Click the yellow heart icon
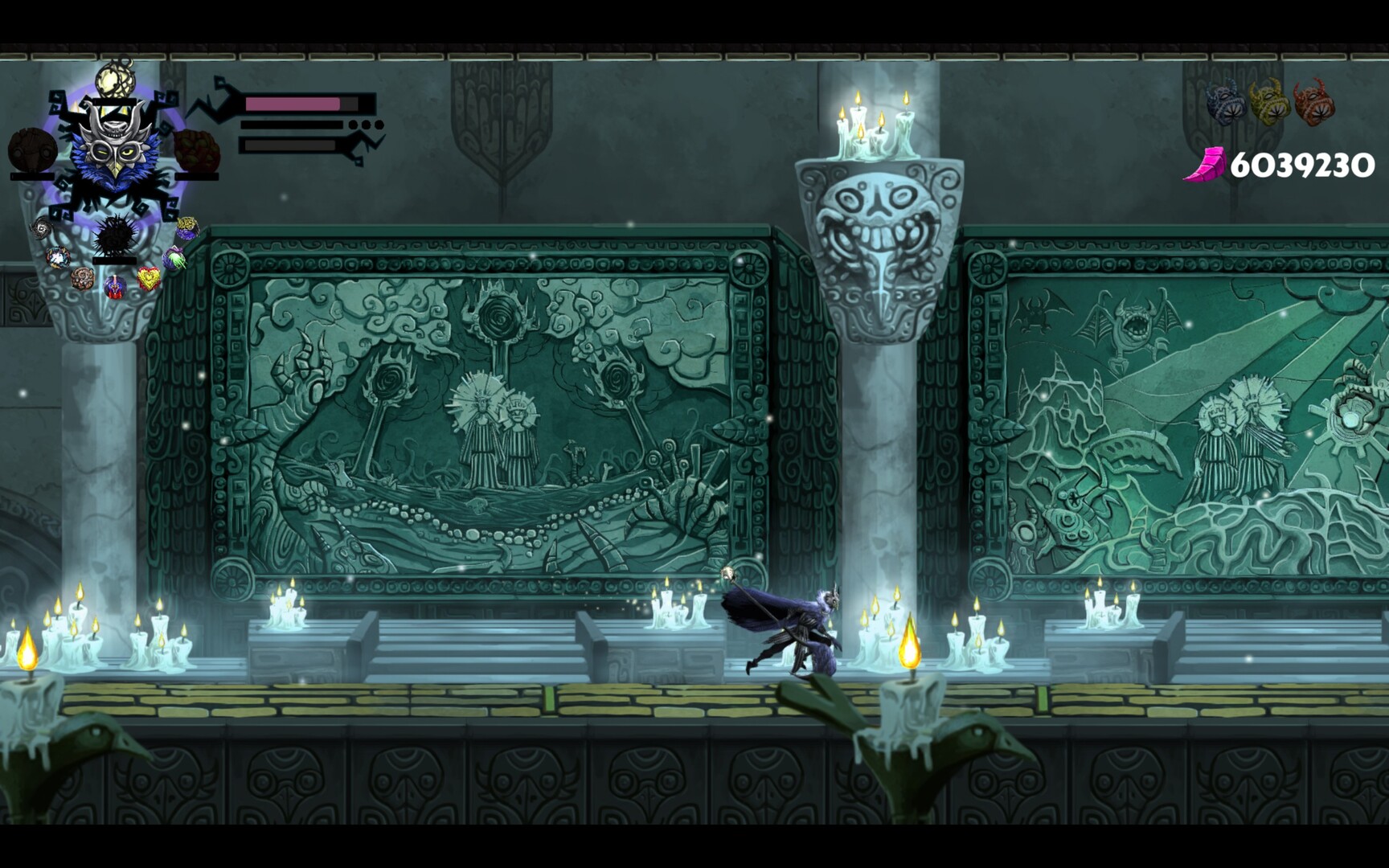This screenshot has width=1389, height=868. coord(149,279)
